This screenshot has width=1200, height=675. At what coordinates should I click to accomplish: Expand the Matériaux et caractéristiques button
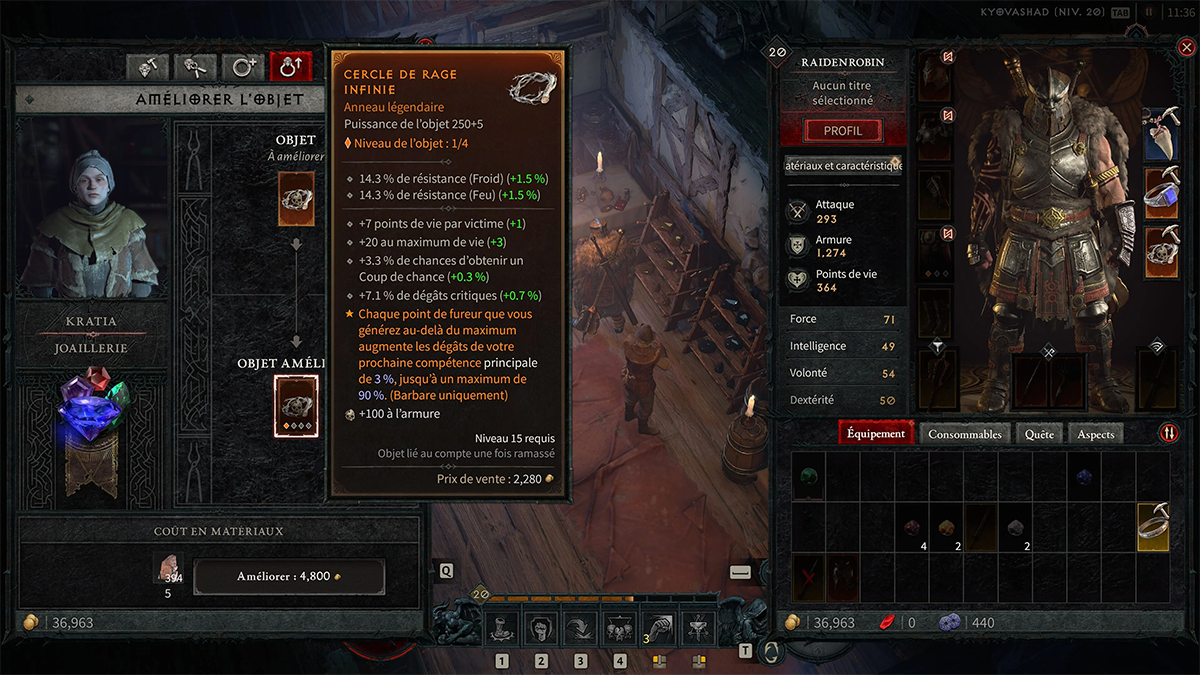click(x=842, y=165)
